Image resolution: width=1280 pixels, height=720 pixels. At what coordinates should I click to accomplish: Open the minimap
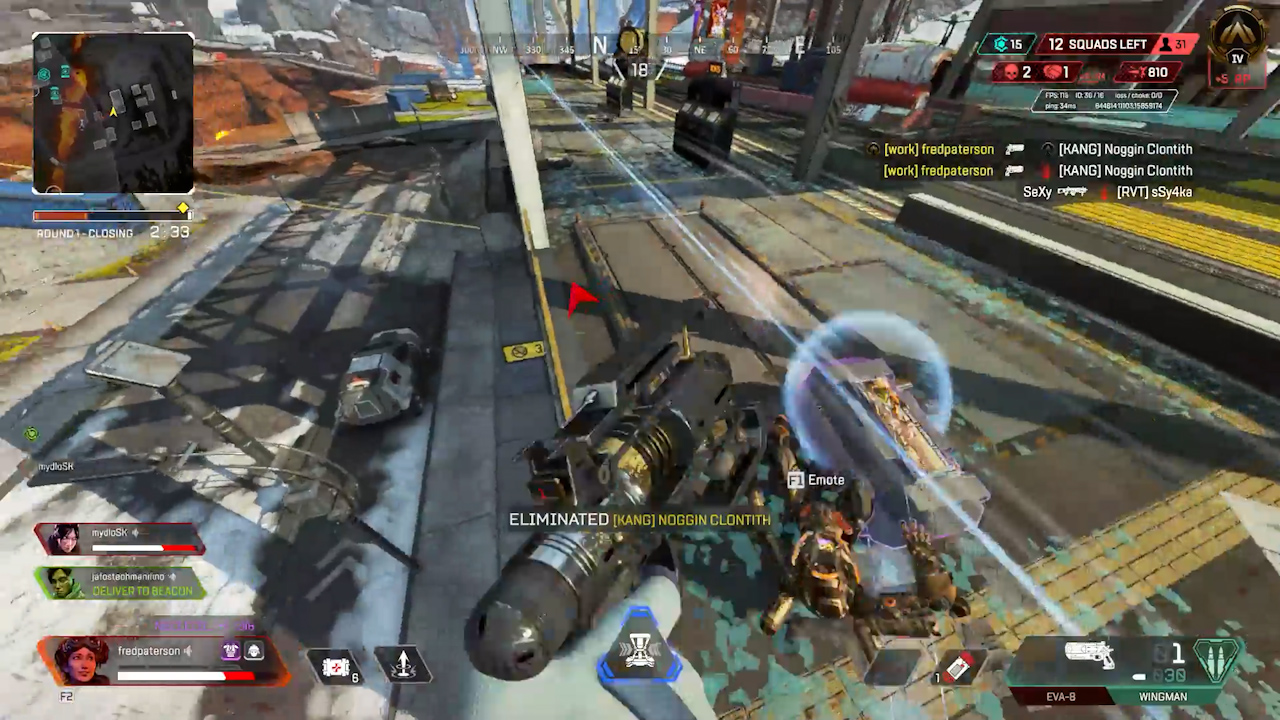click(113, 113)
